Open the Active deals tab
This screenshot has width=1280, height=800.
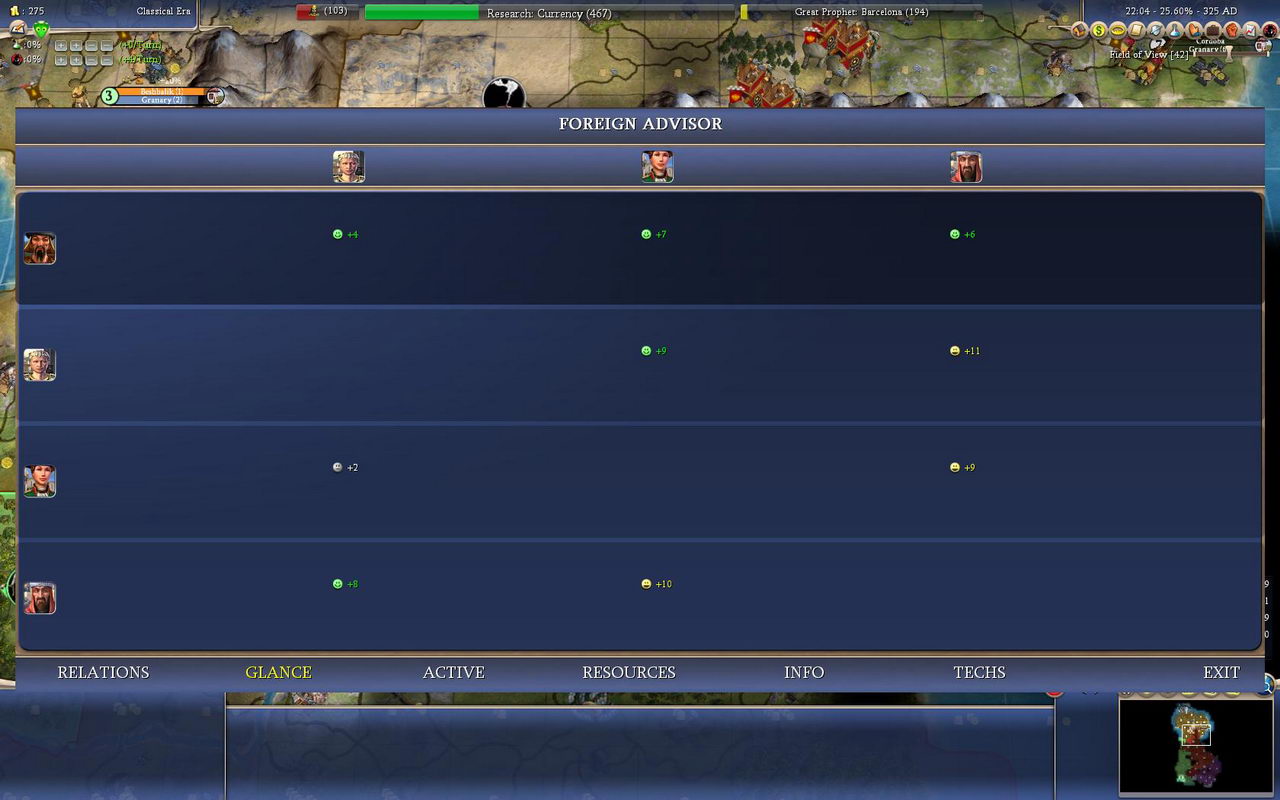[x=453, y=672]
